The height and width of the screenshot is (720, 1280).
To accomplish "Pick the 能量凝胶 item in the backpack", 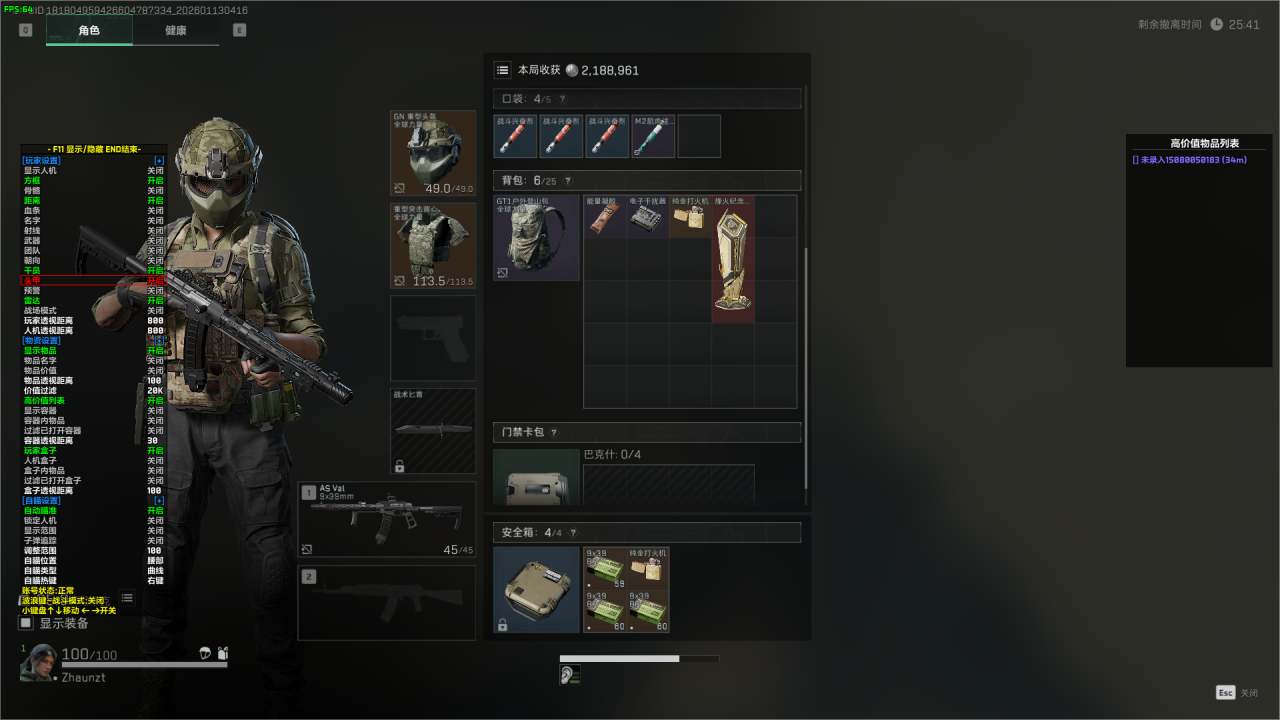I will pyautogui.click(x=605, y=217).
